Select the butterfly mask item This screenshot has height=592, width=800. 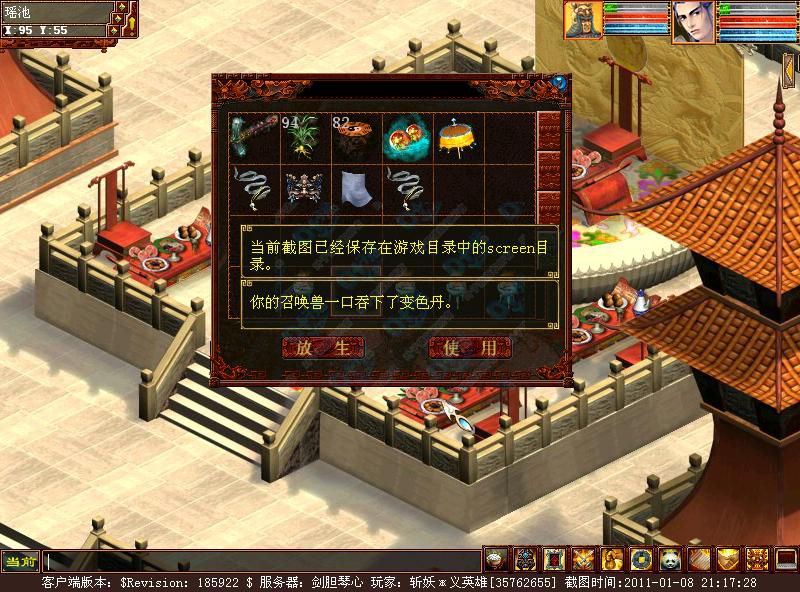[305, 188]
